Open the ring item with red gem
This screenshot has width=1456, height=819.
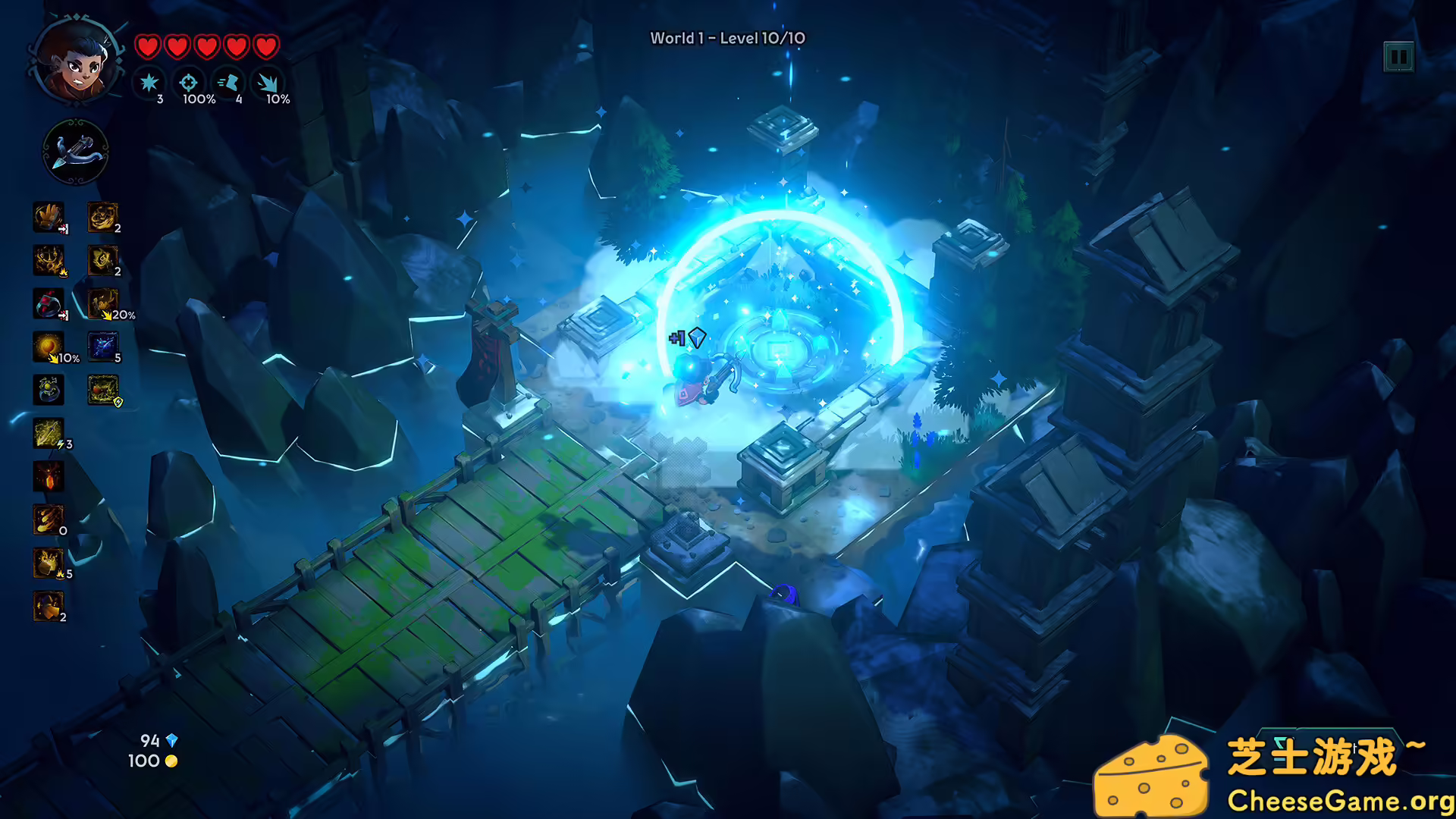(x=48, y=305)
